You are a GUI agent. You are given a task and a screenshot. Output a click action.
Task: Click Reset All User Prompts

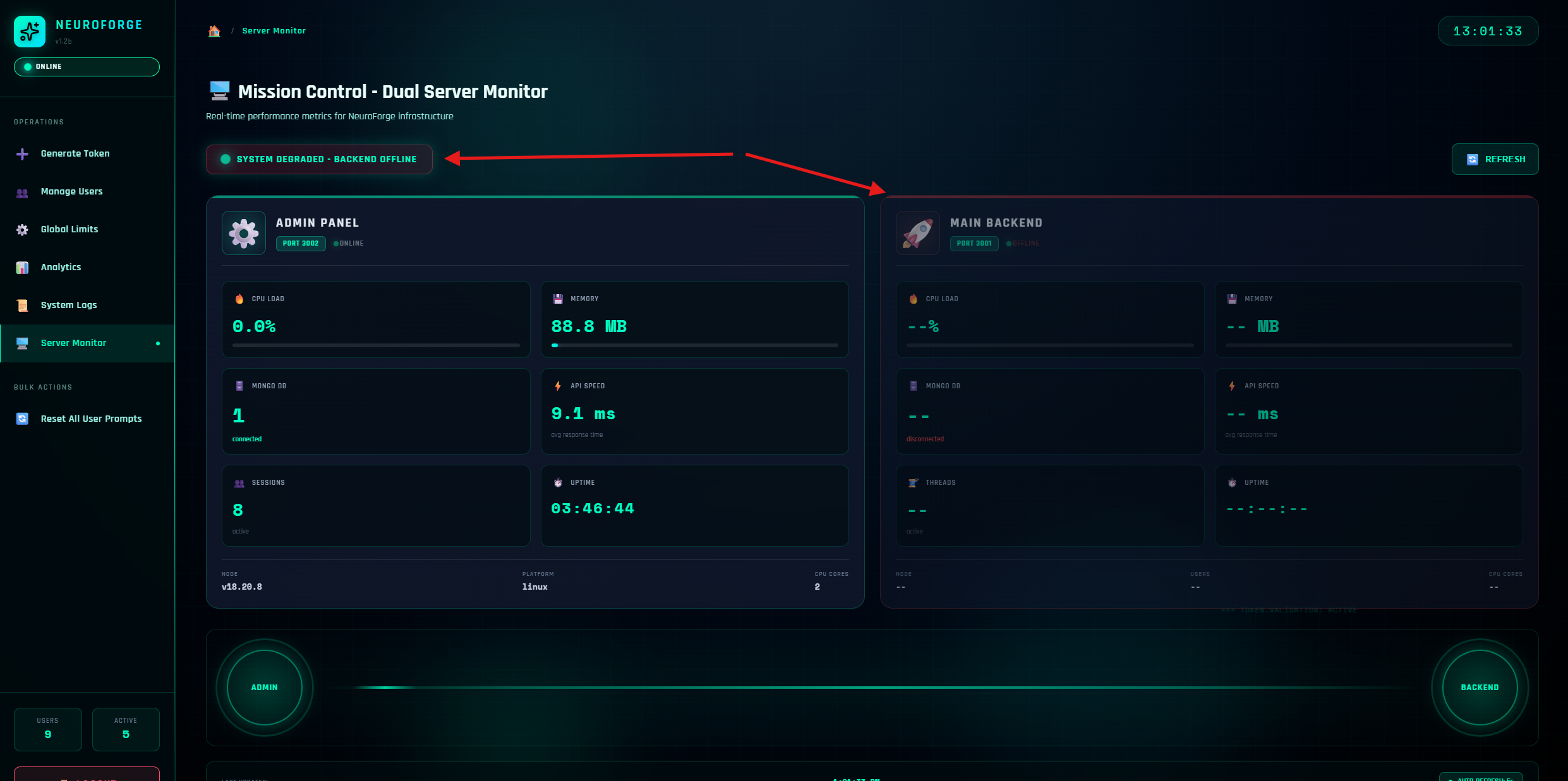point(91,419)
